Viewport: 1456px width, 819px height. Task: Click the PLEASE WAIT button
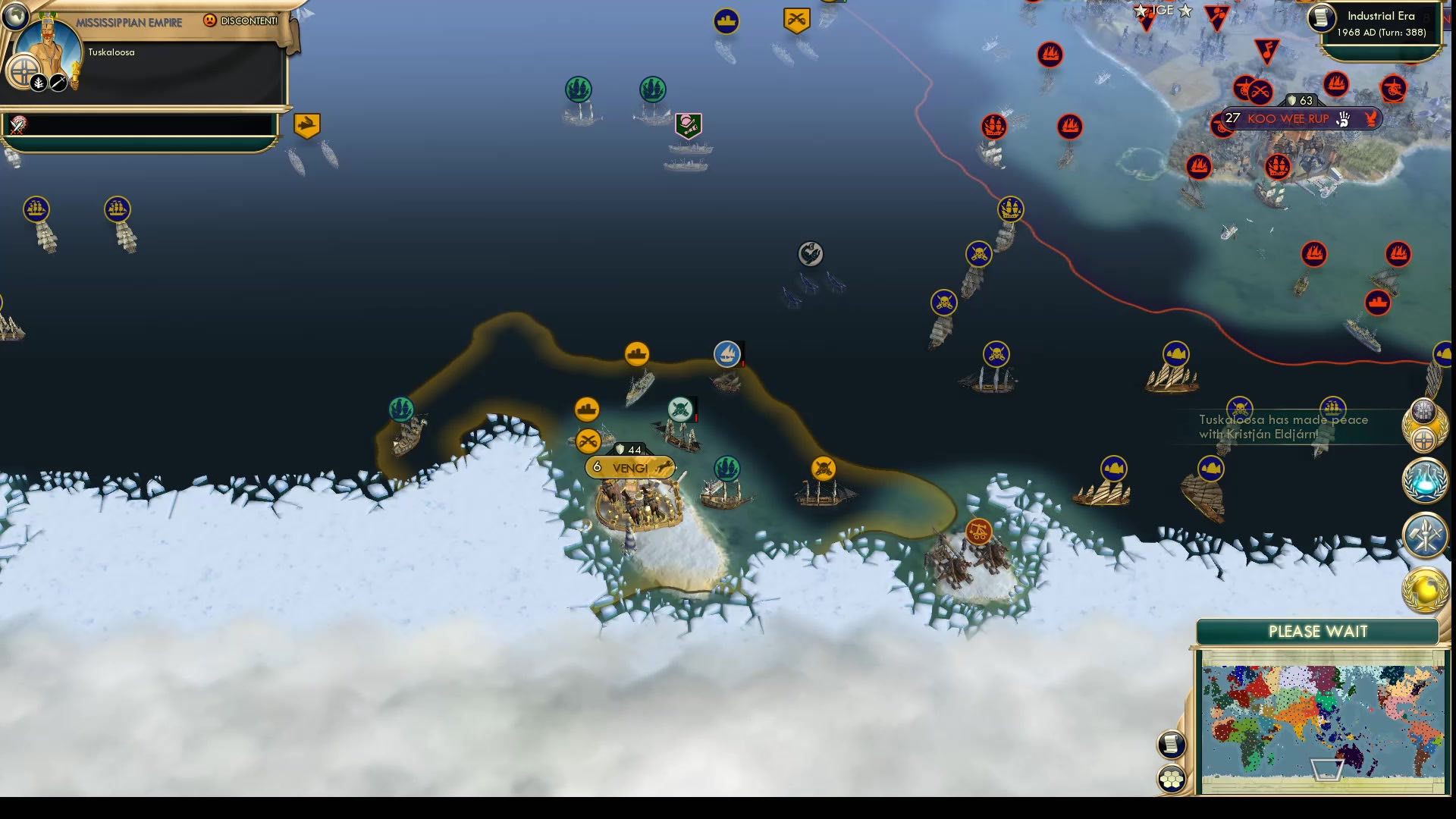[x=1316, y=631]
